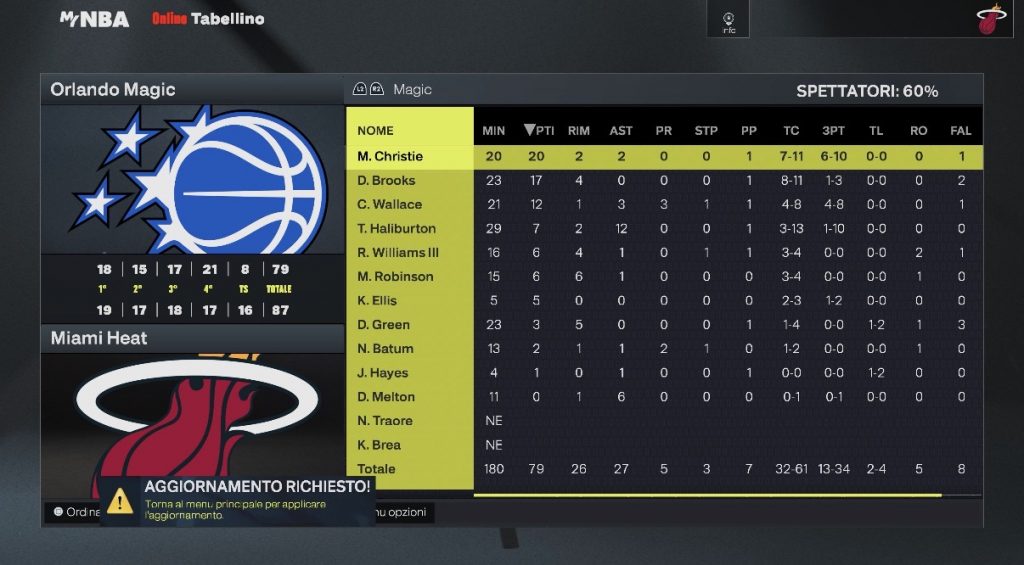Viewport: 1024px width, 565px height.
Task: Sort by the AST column header
Action: [x=621, y=130]
